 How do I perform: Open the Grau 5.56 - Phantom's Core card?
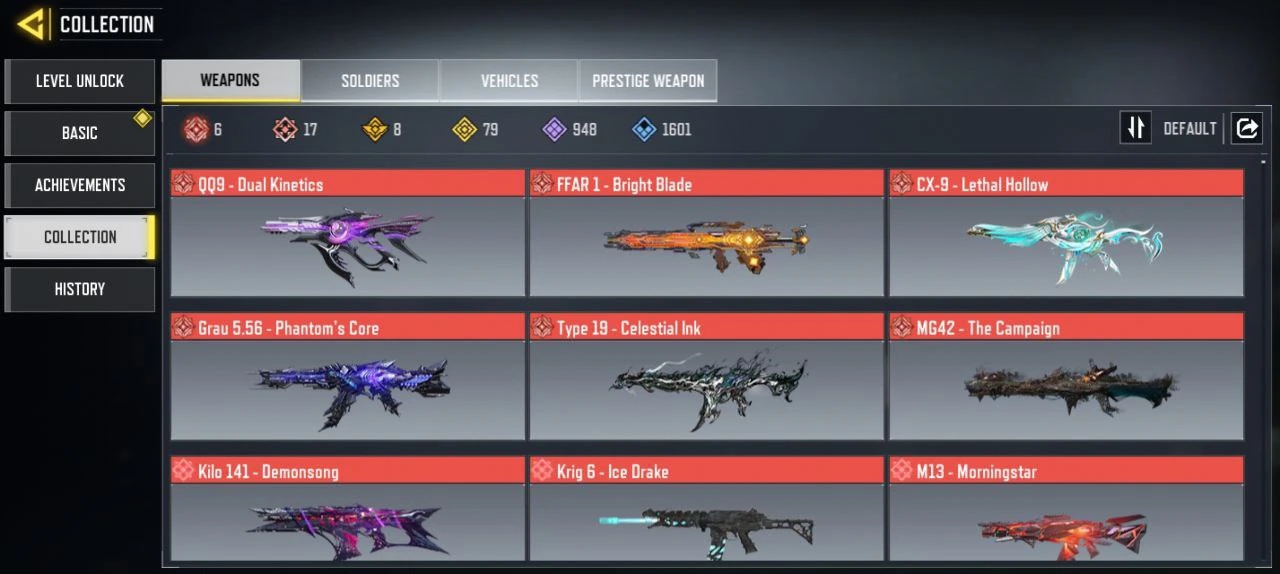(347, 378)
